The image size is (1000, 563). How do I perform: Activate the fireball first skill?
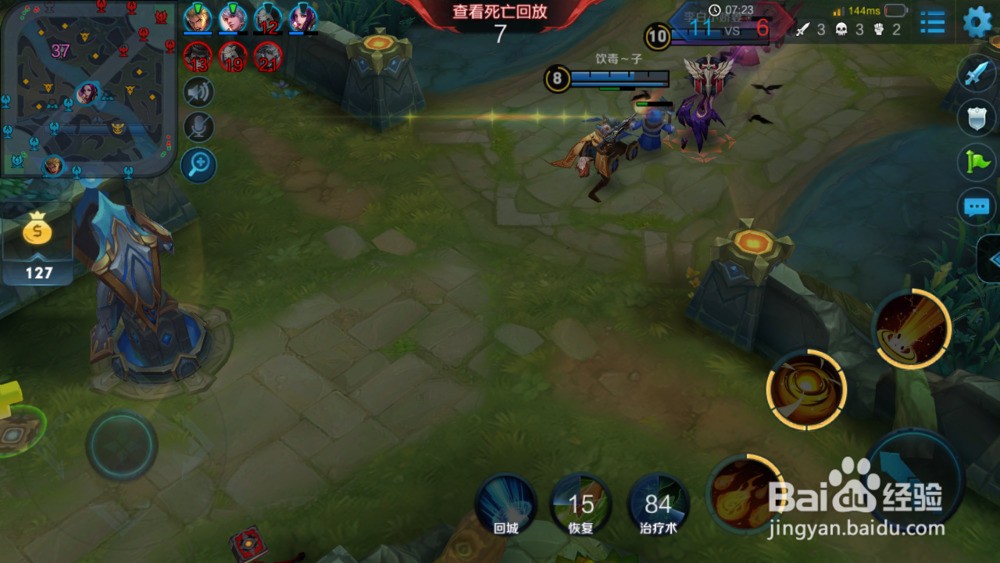(744, 491)
